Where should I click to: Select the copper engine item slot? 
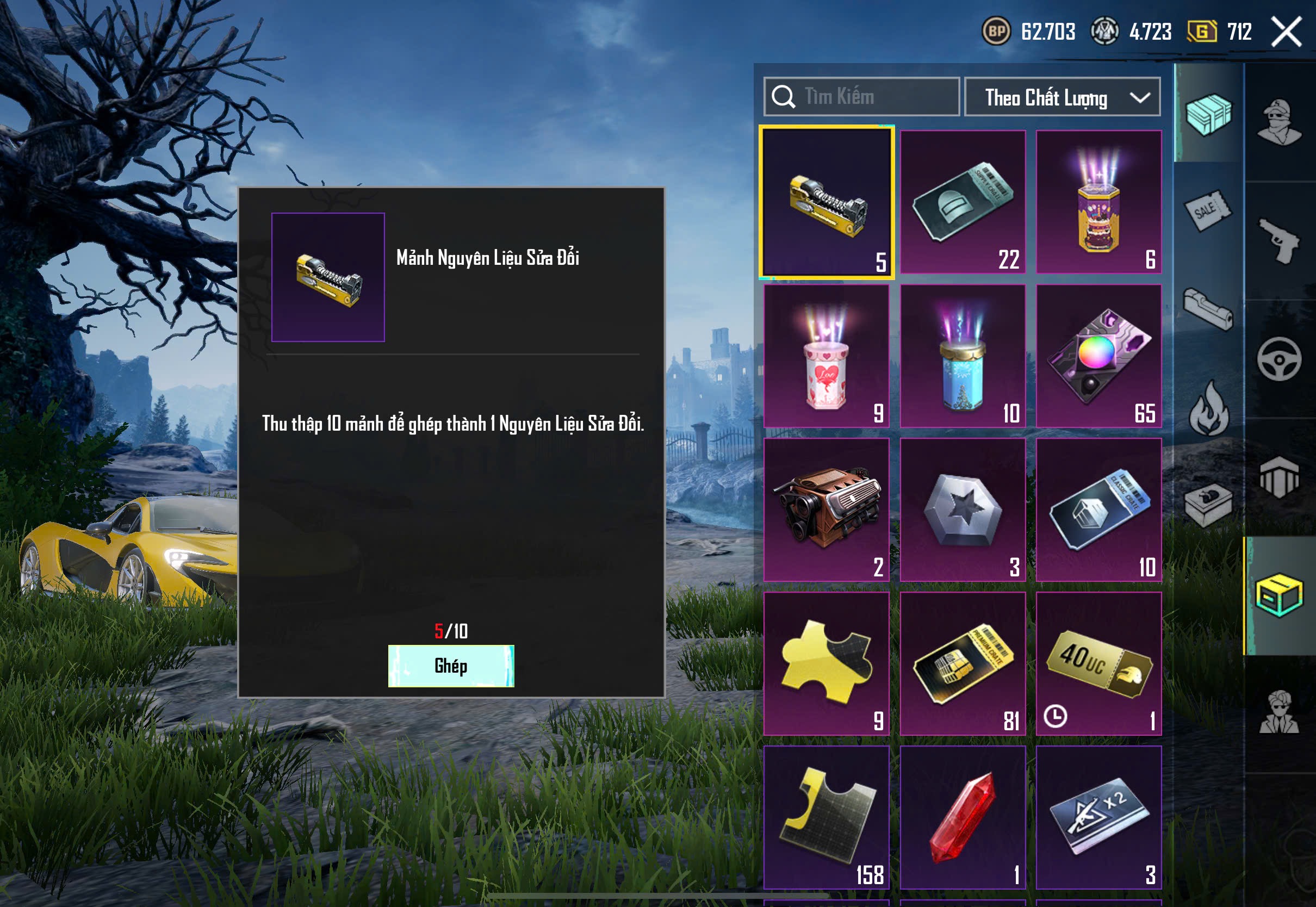click(x=826, y=510)
